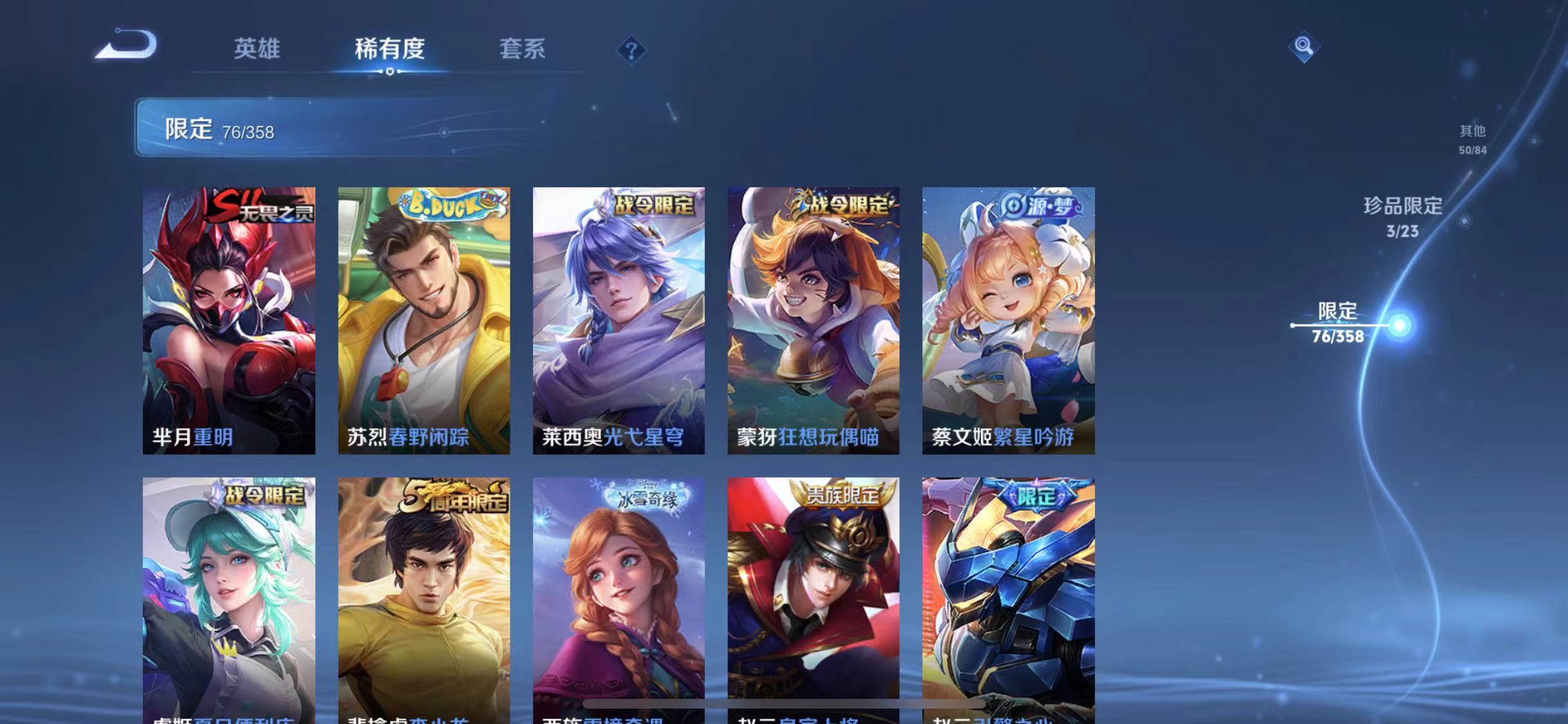This screenshot has height=724, width=1568.
Task: Select the 稀有度 tab
Action: click(x=391, y=49)
